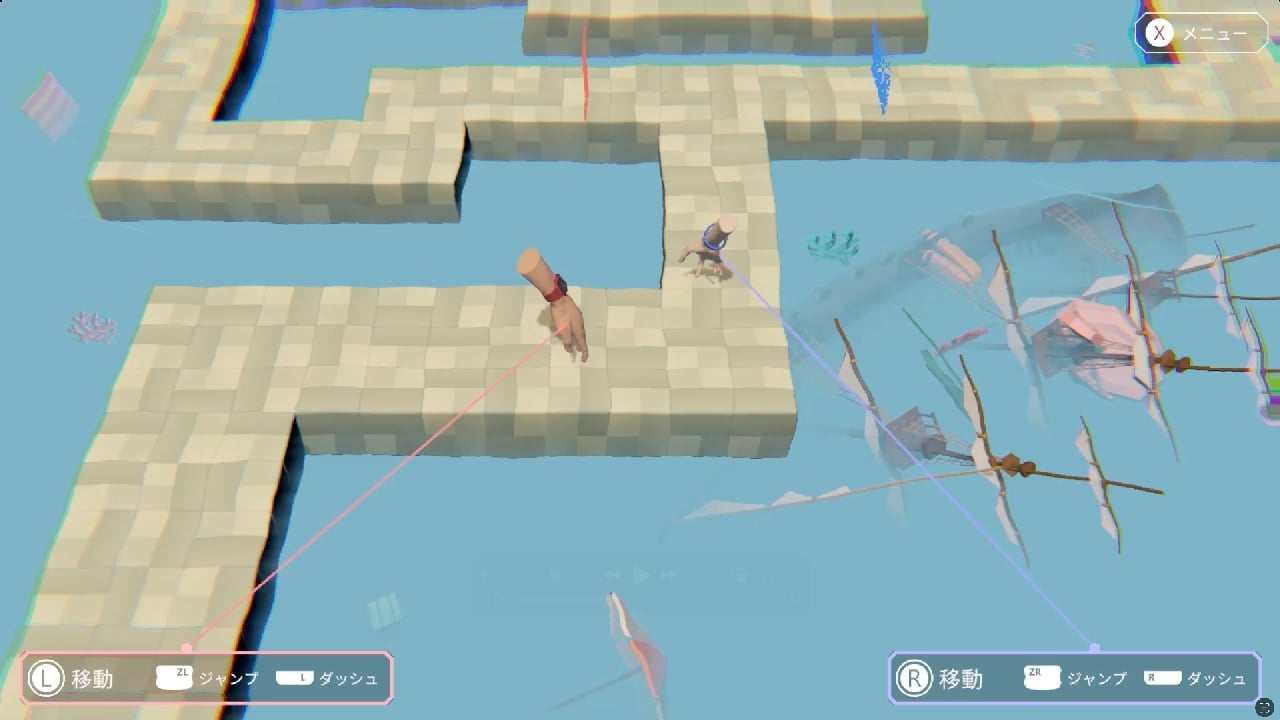This screenshot has width=1280, height=720.
Task: Open the メニュー menu button
Action: 1201,34
